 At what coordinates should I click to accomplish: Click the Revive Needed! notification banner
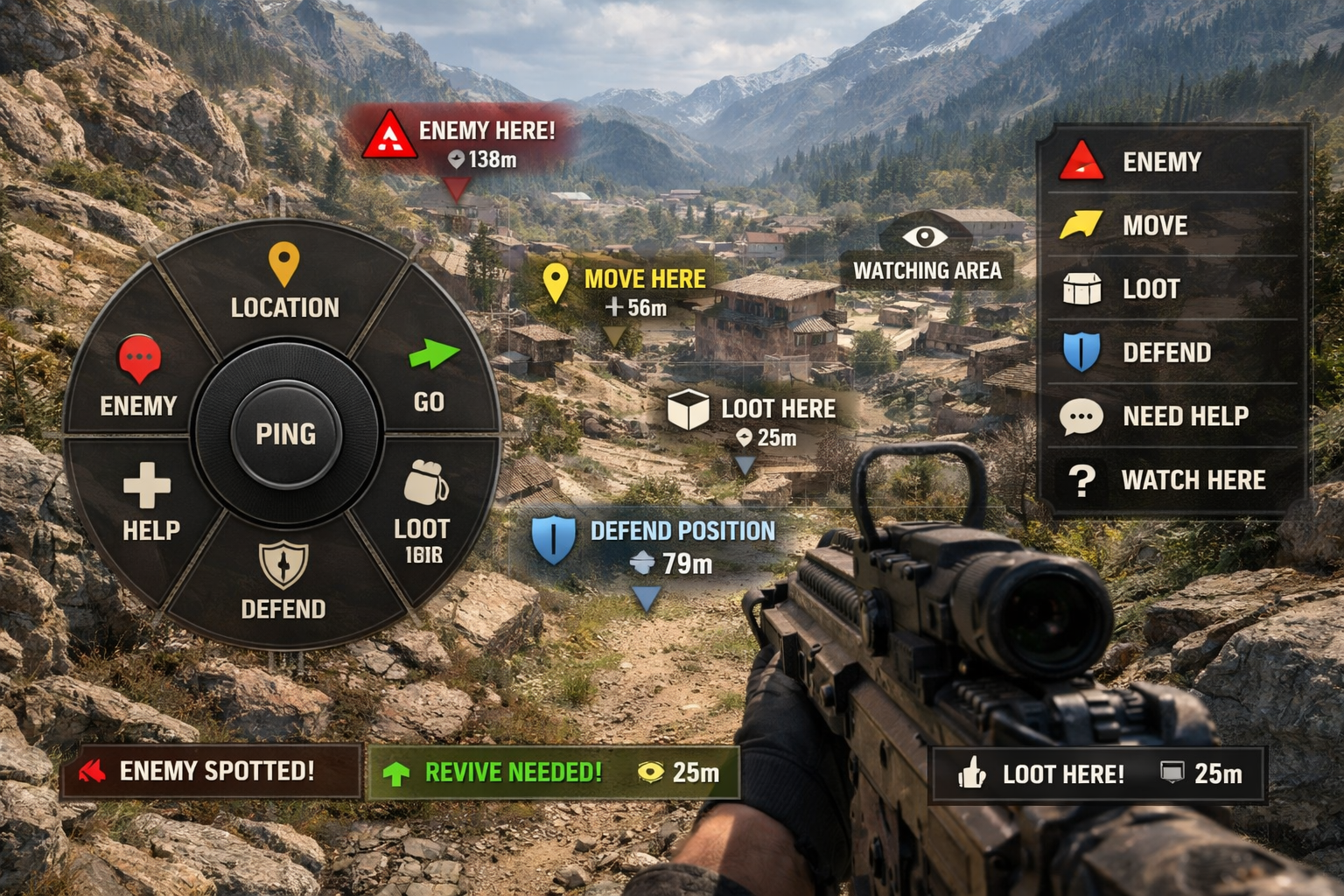(x=553, y=773)
